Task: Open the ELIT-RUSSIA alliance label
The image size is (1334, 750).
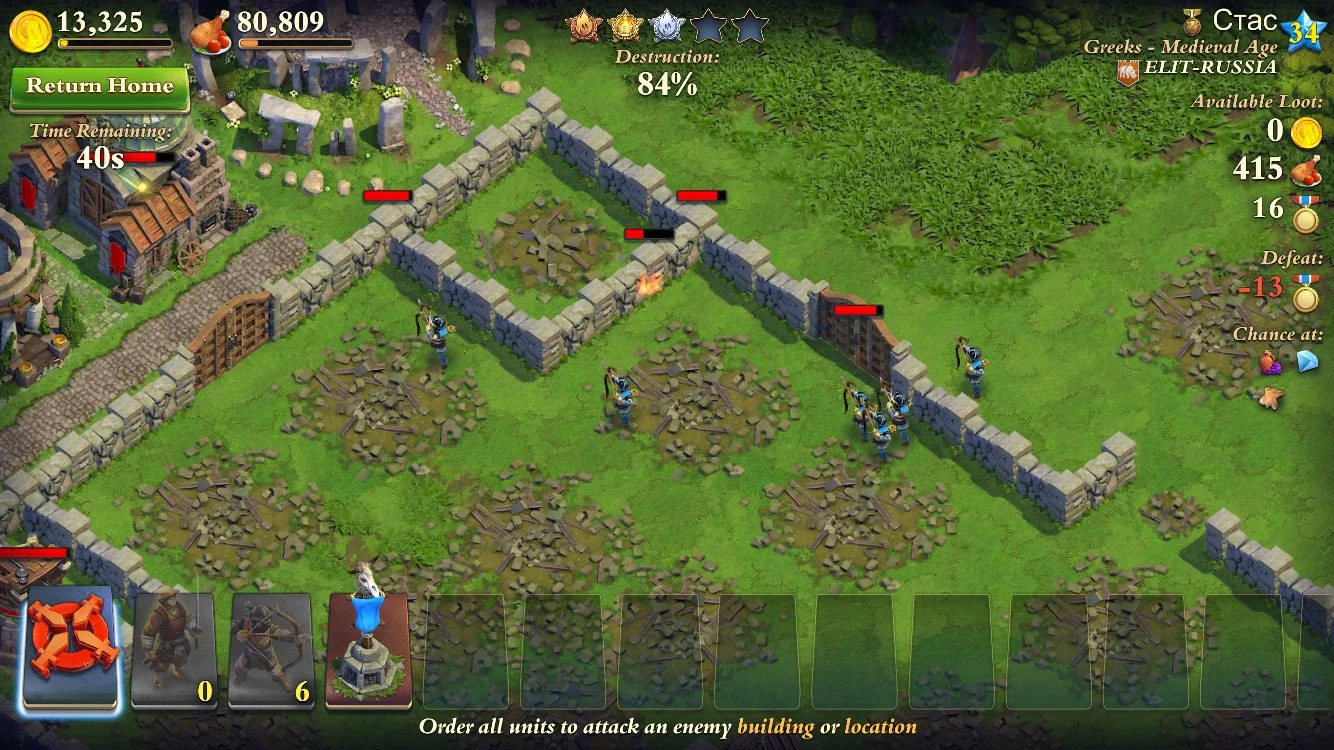Action: point(1210,68)
